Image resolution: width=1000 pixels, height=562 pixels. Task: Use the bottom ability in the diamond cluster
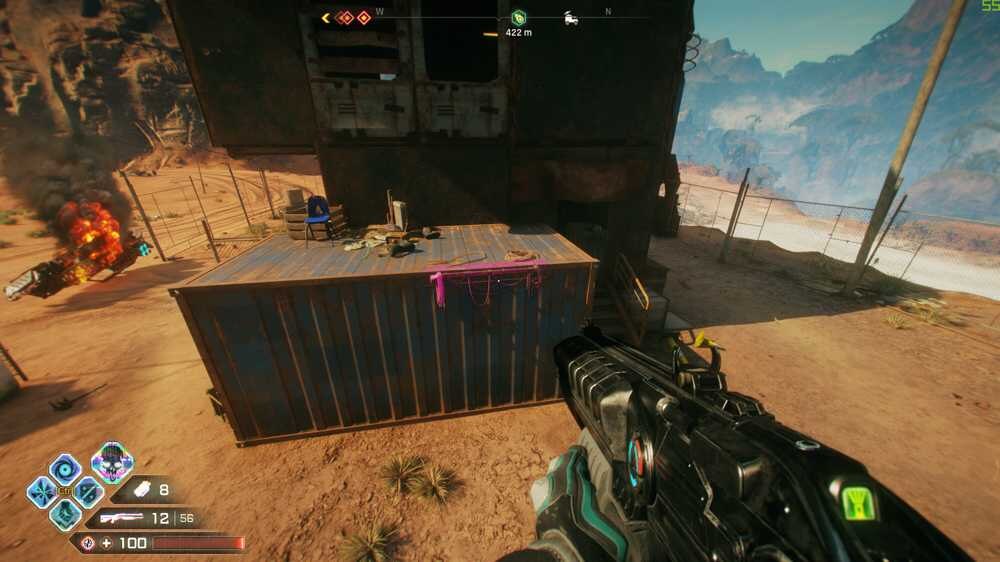(65, 514)
